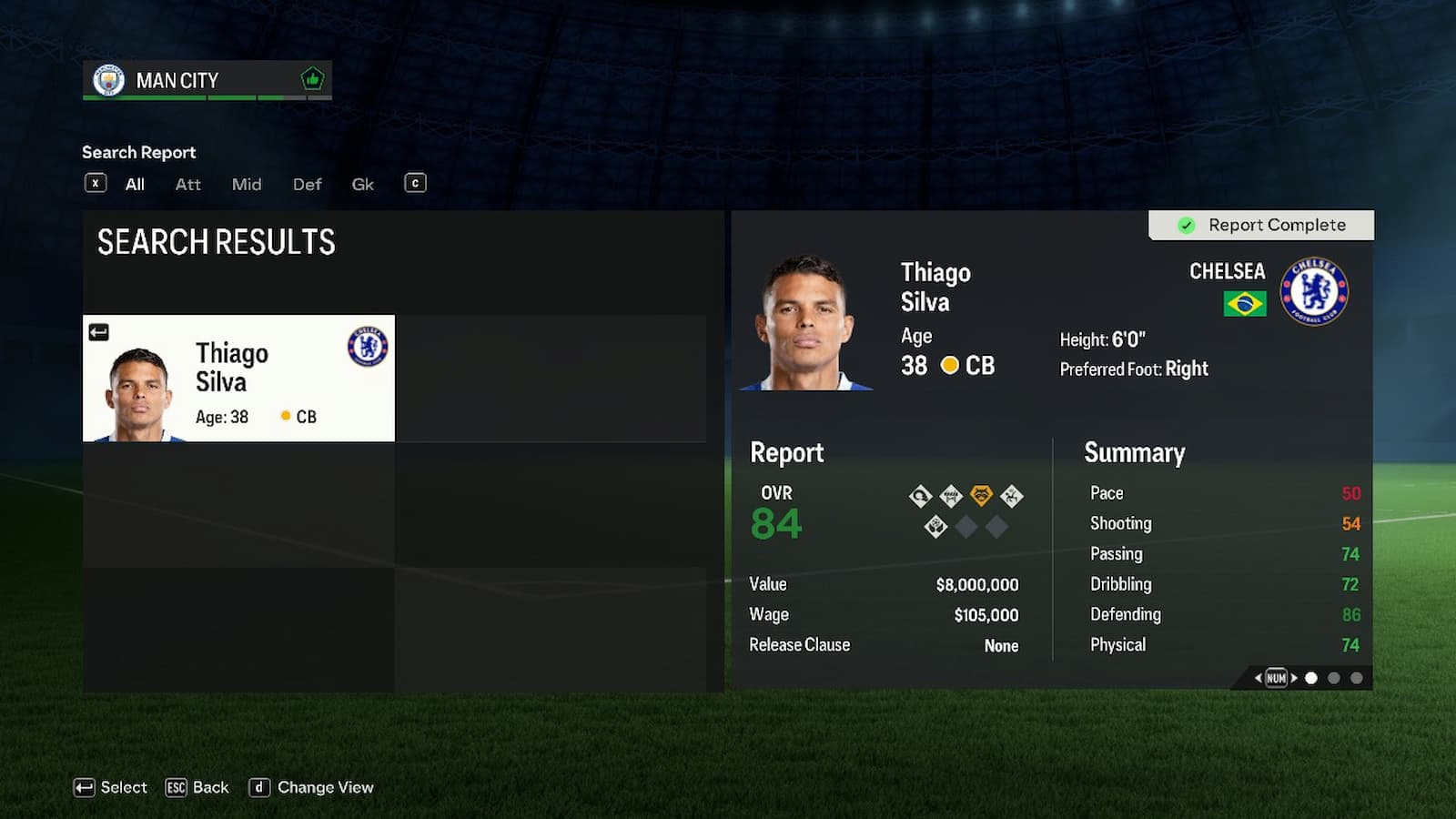Select the first white page indicator dot

[1310, 677]
